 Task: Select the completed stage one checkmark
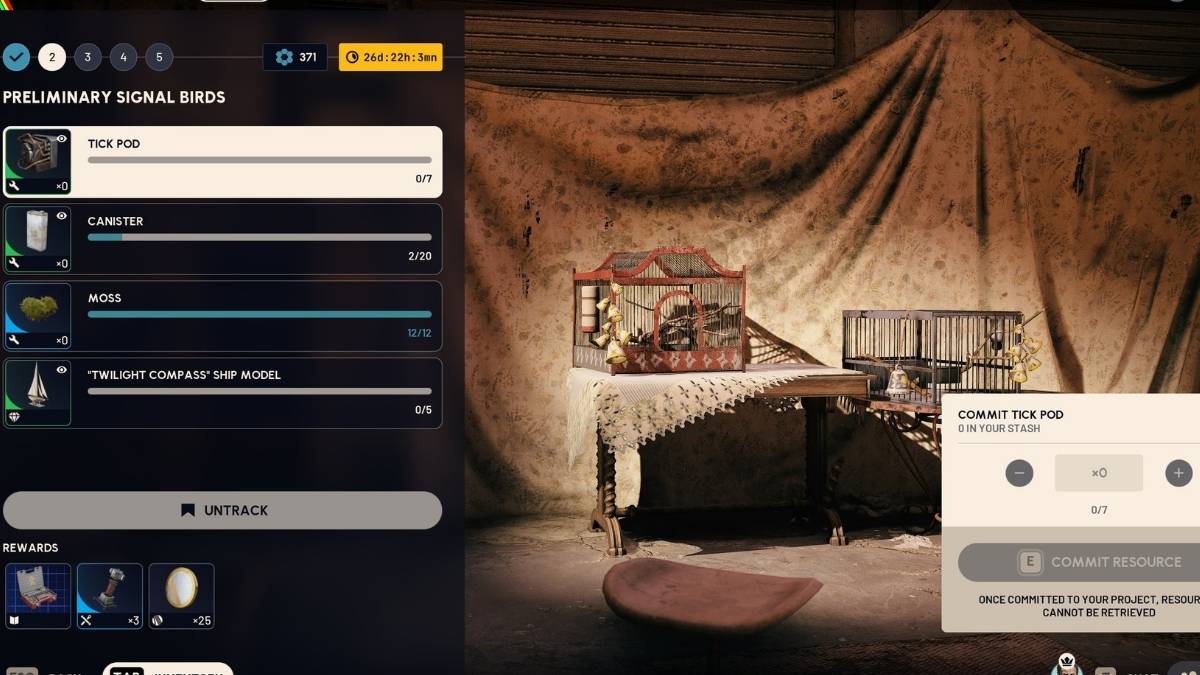16,57
